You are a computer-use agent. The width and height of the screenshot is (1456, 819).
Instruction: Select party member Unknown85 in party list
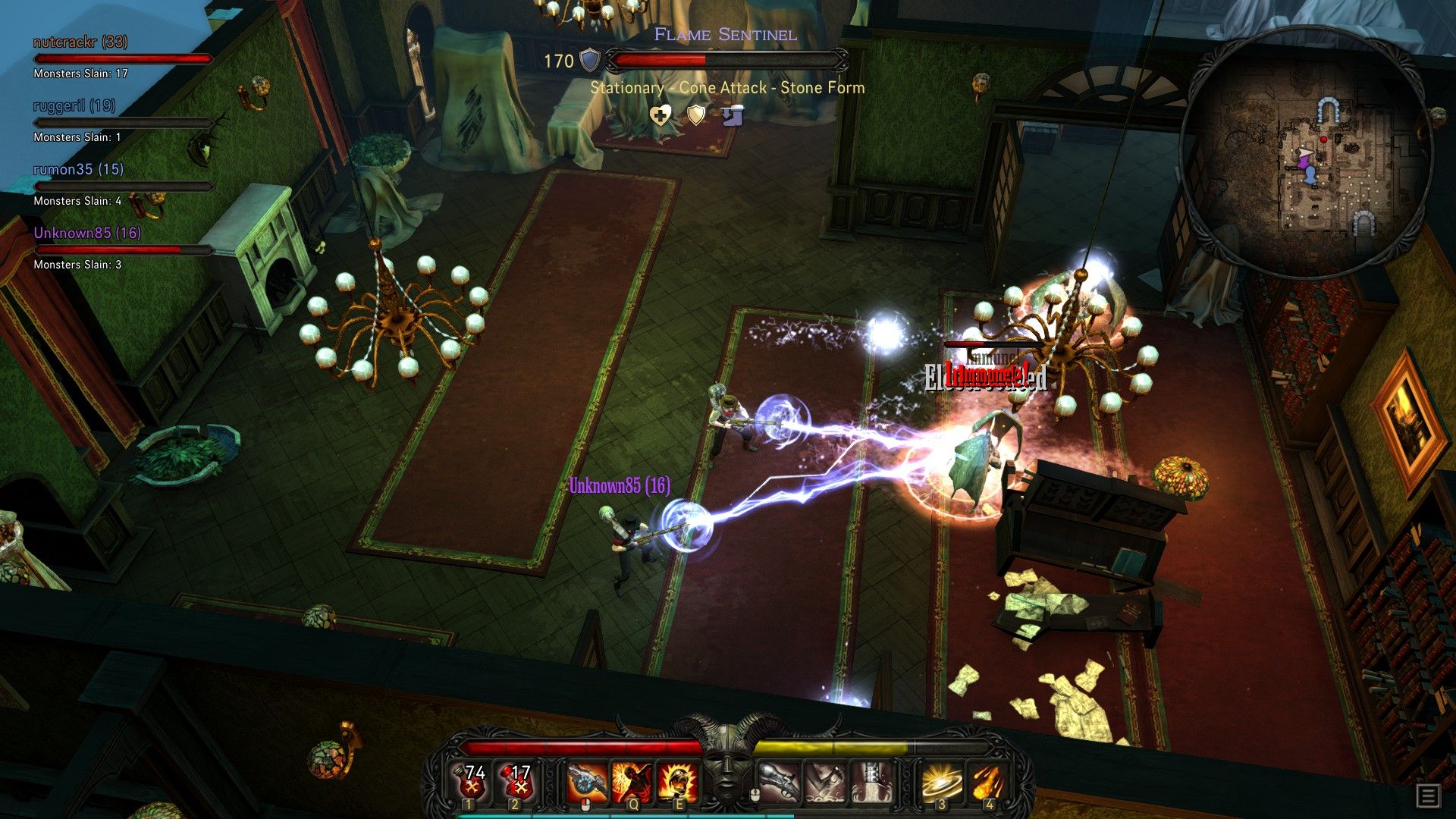pos(87,234)
